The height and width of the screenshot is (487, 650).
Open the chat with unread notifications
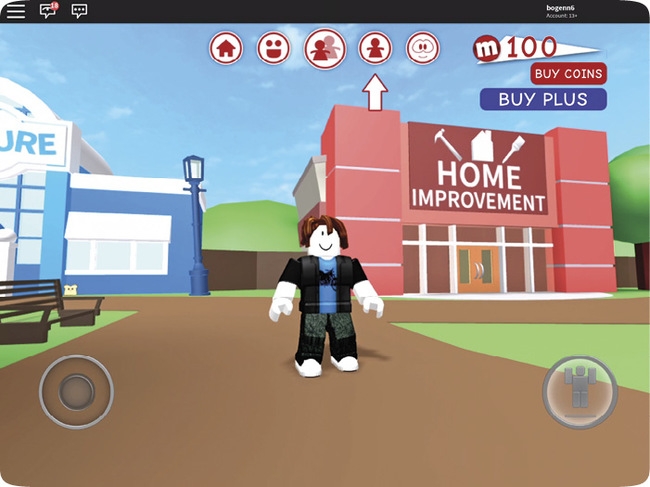pos(48,11)
